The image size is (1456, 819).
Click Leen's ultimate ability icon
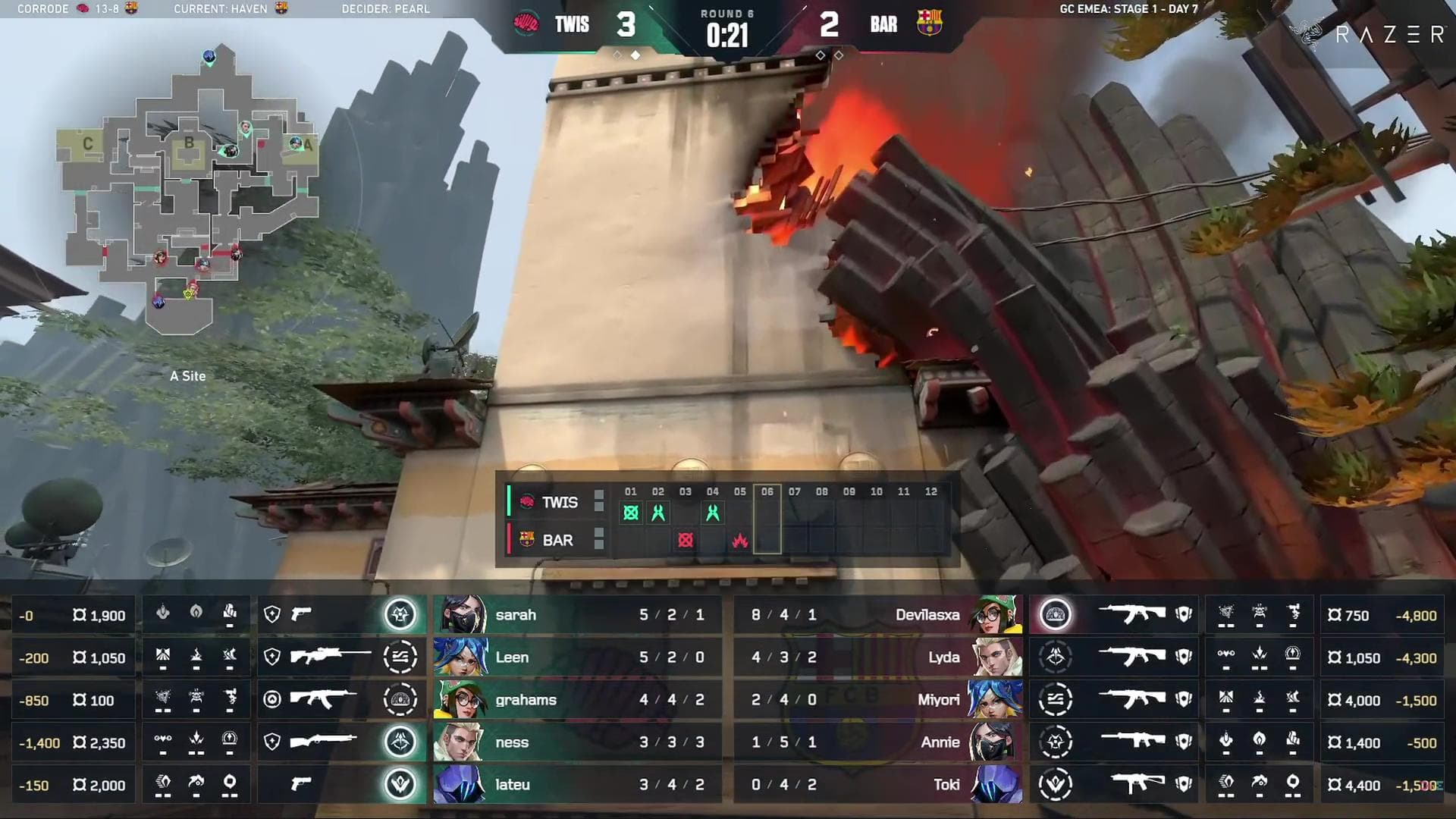coord(400,657)
